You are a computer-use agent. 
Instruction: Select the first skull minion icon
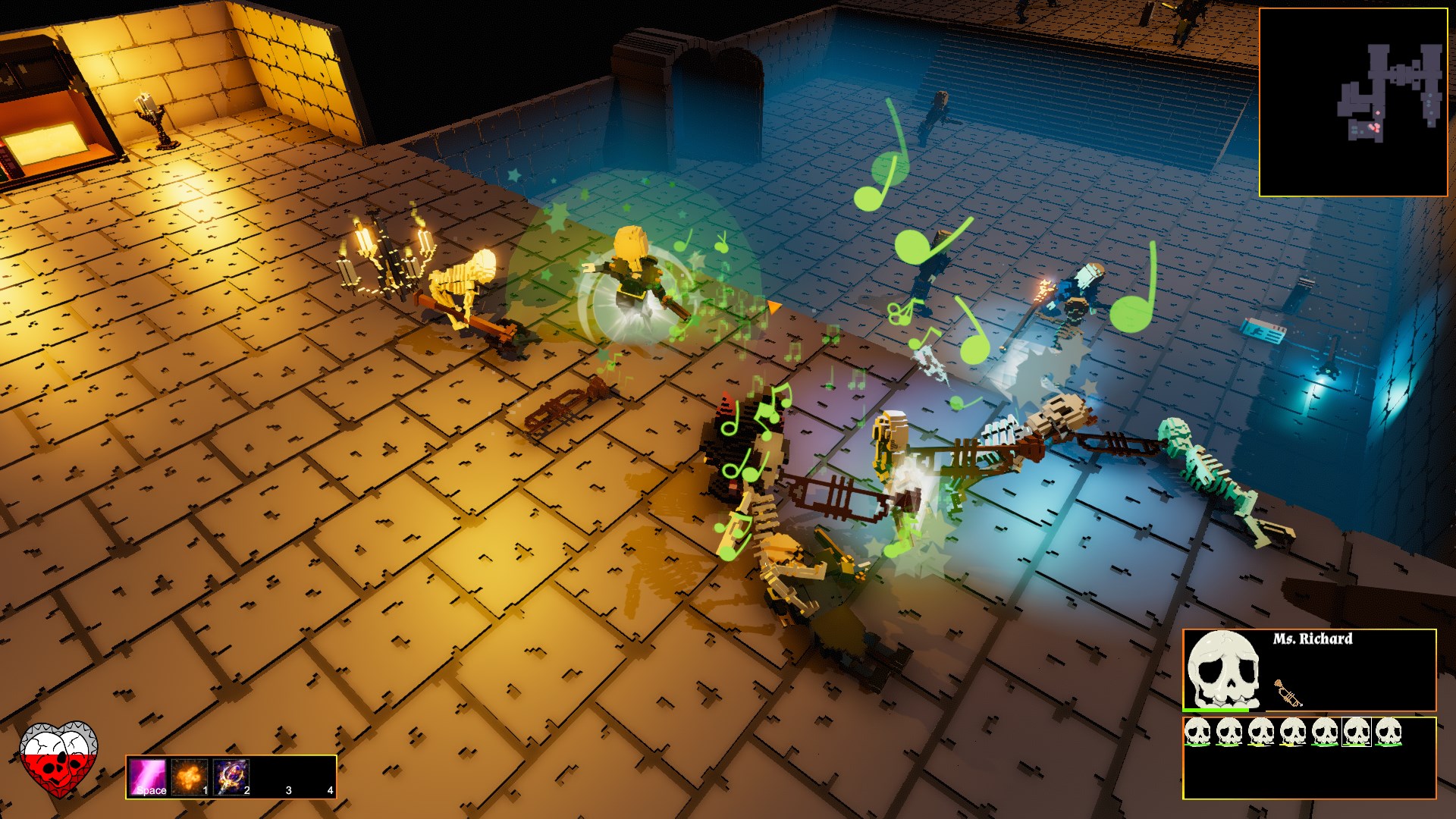click(x=1197, y=730)
